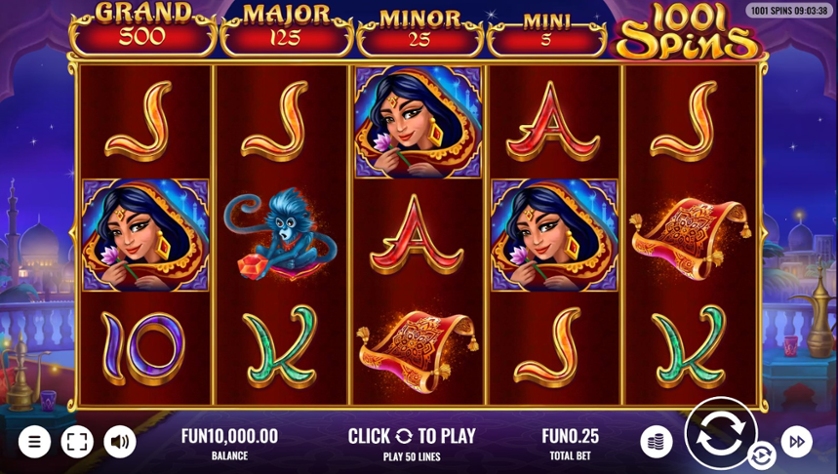Enable turbo mode with the fast-forward button

coord(797,441)
